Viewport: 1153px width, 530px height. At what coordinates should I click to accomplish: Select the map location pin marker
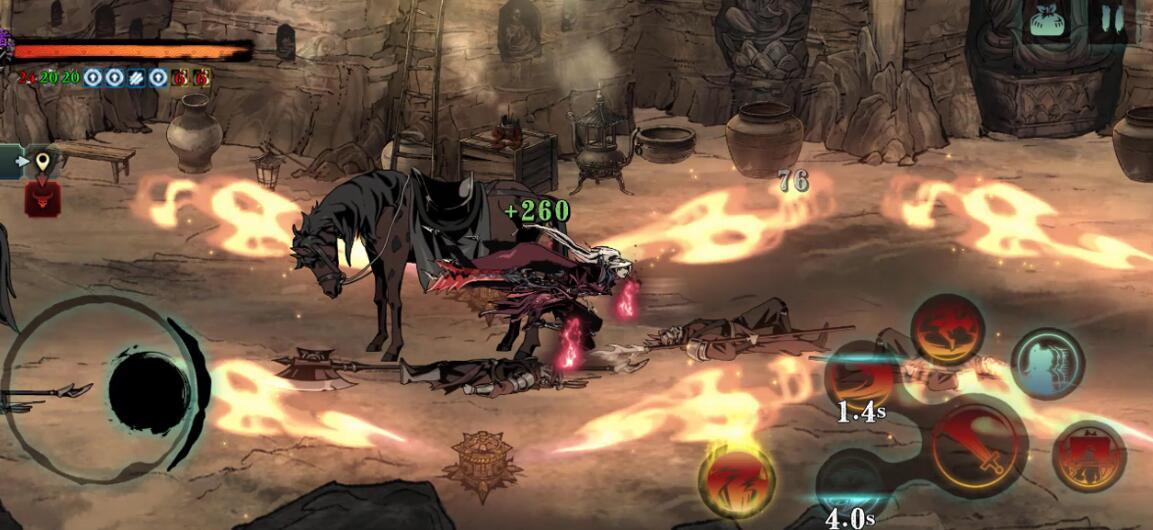(x=42, y=161)
